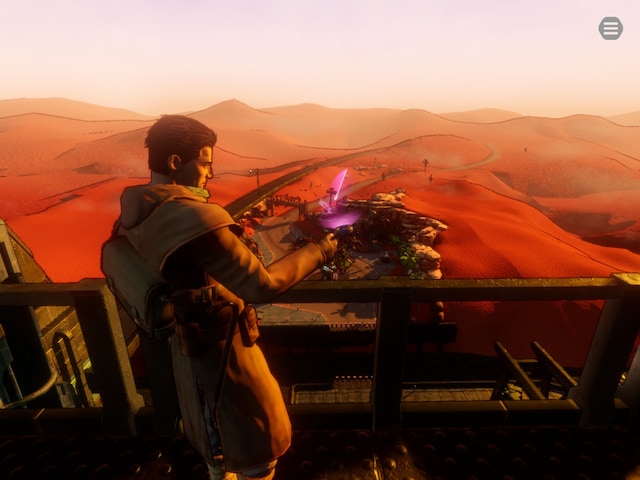Open the hamburger menu button
The image size is (640, 480).
(610, 28)
